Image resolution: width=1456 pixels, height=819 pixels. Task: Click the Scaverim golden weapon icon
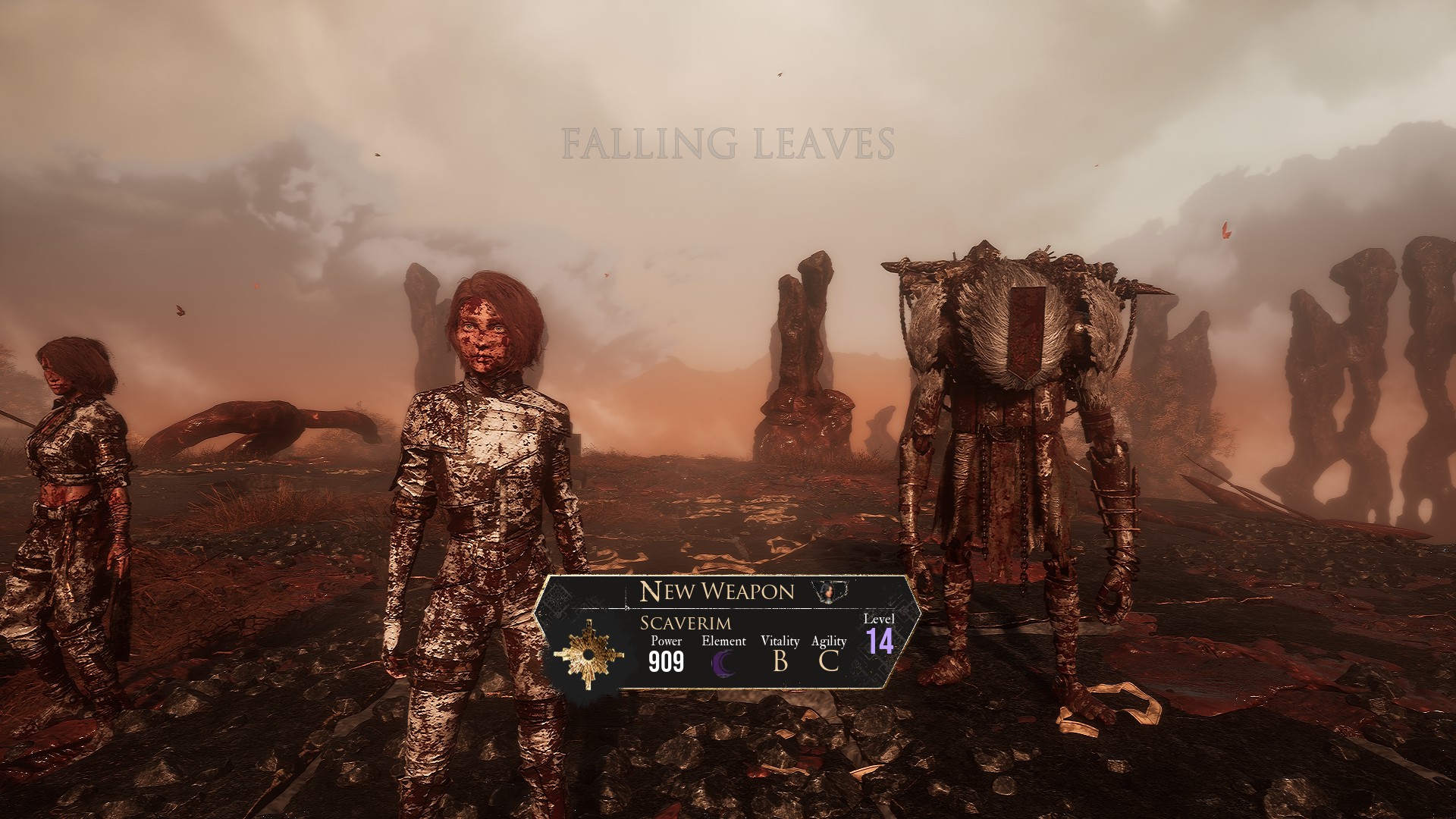point(588,654)
